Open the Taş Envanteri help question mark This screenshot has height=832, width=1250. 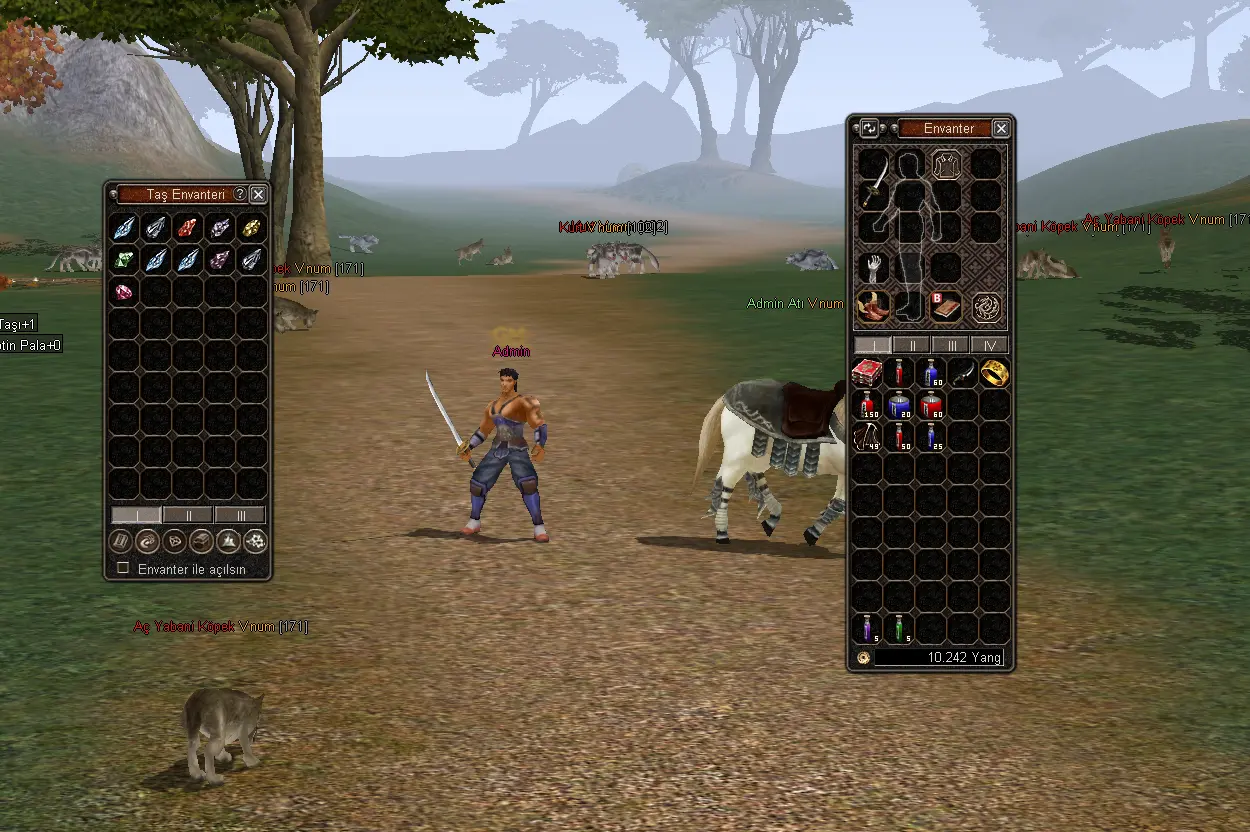240,195
